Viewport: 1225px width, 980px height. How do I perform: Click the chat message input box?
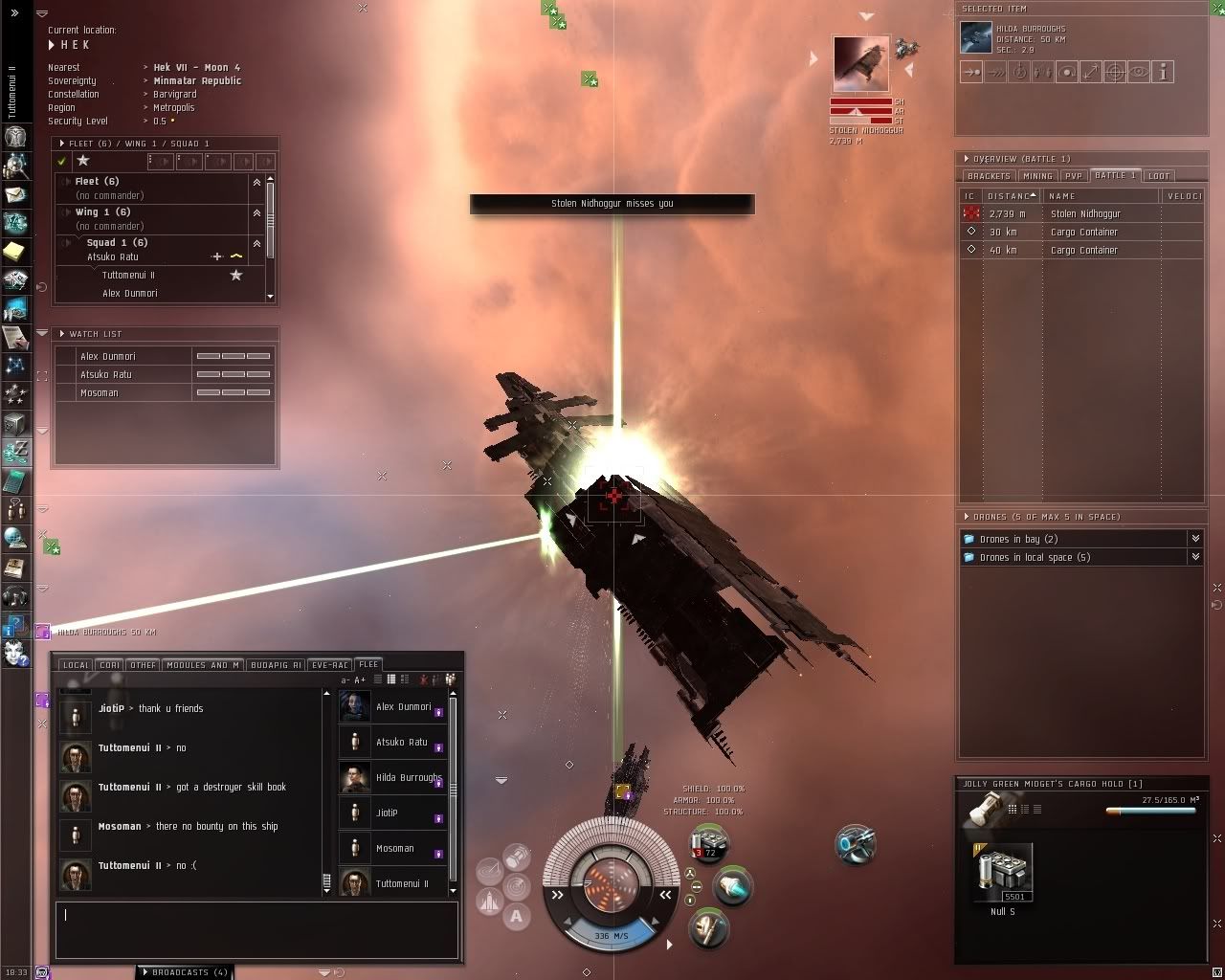click(256, 928)
